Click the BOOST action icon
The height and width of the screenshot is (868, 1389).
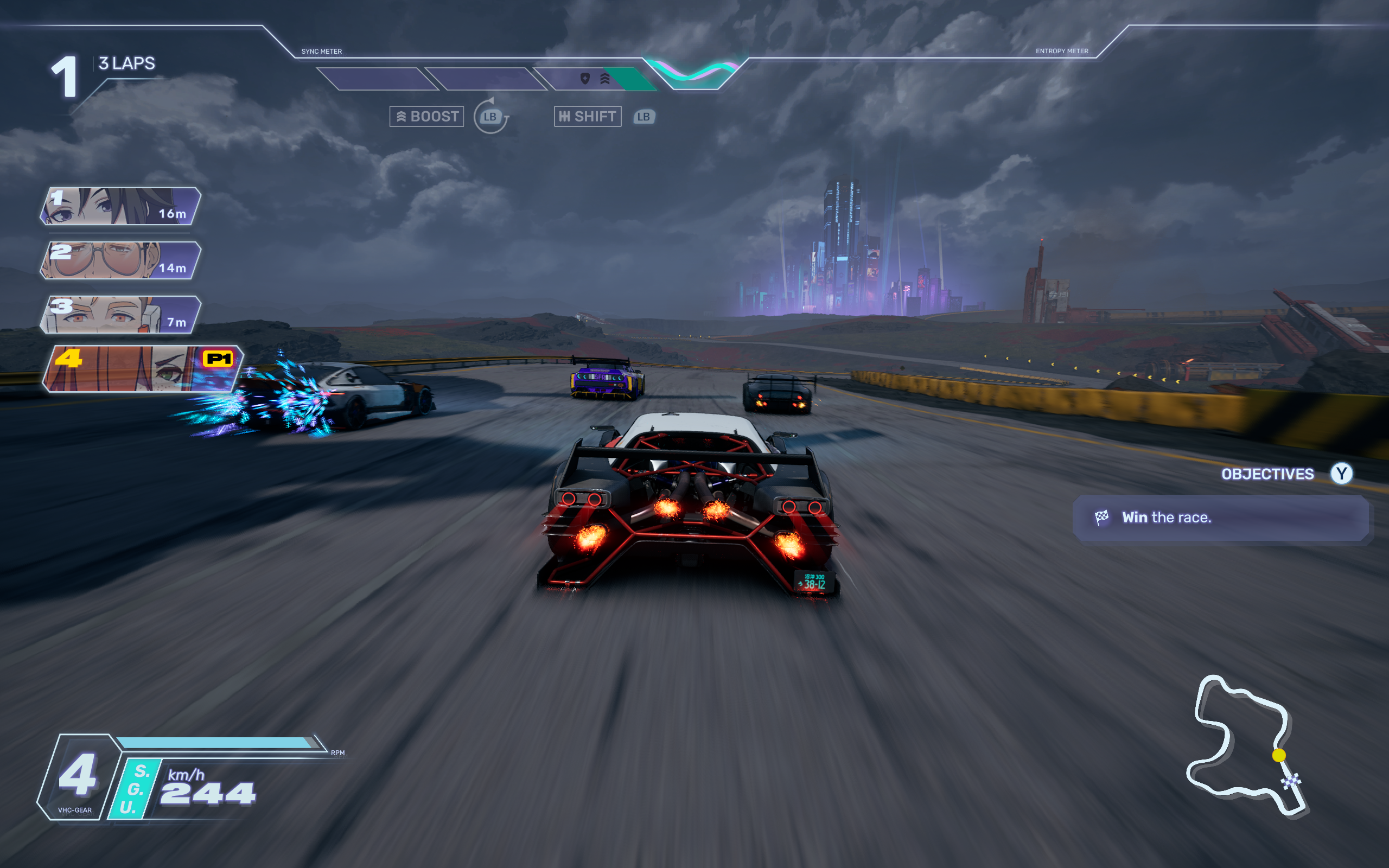pyautogui.click(x=402, y=116)
